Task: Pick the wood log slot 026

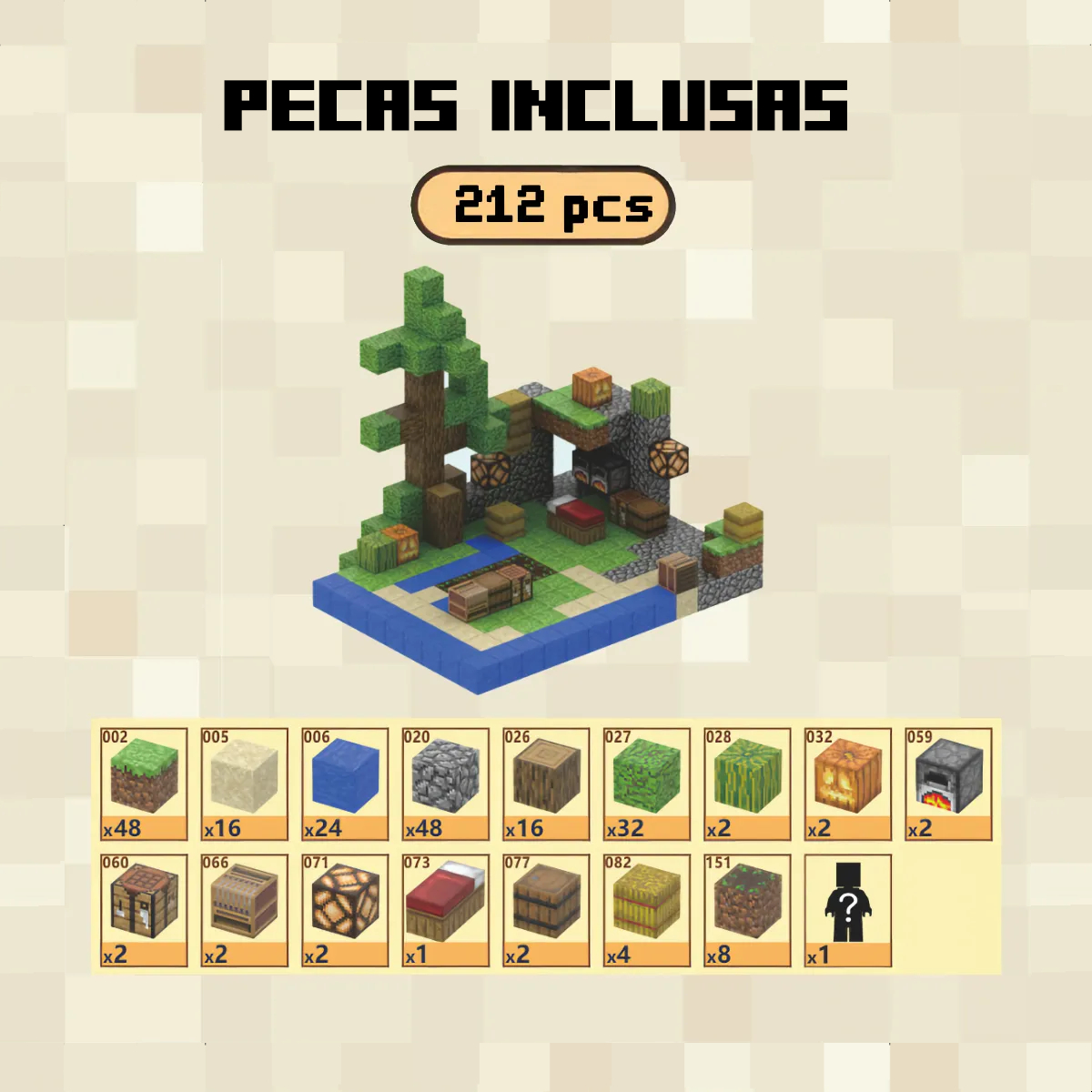Action: (x=546, y=784)
